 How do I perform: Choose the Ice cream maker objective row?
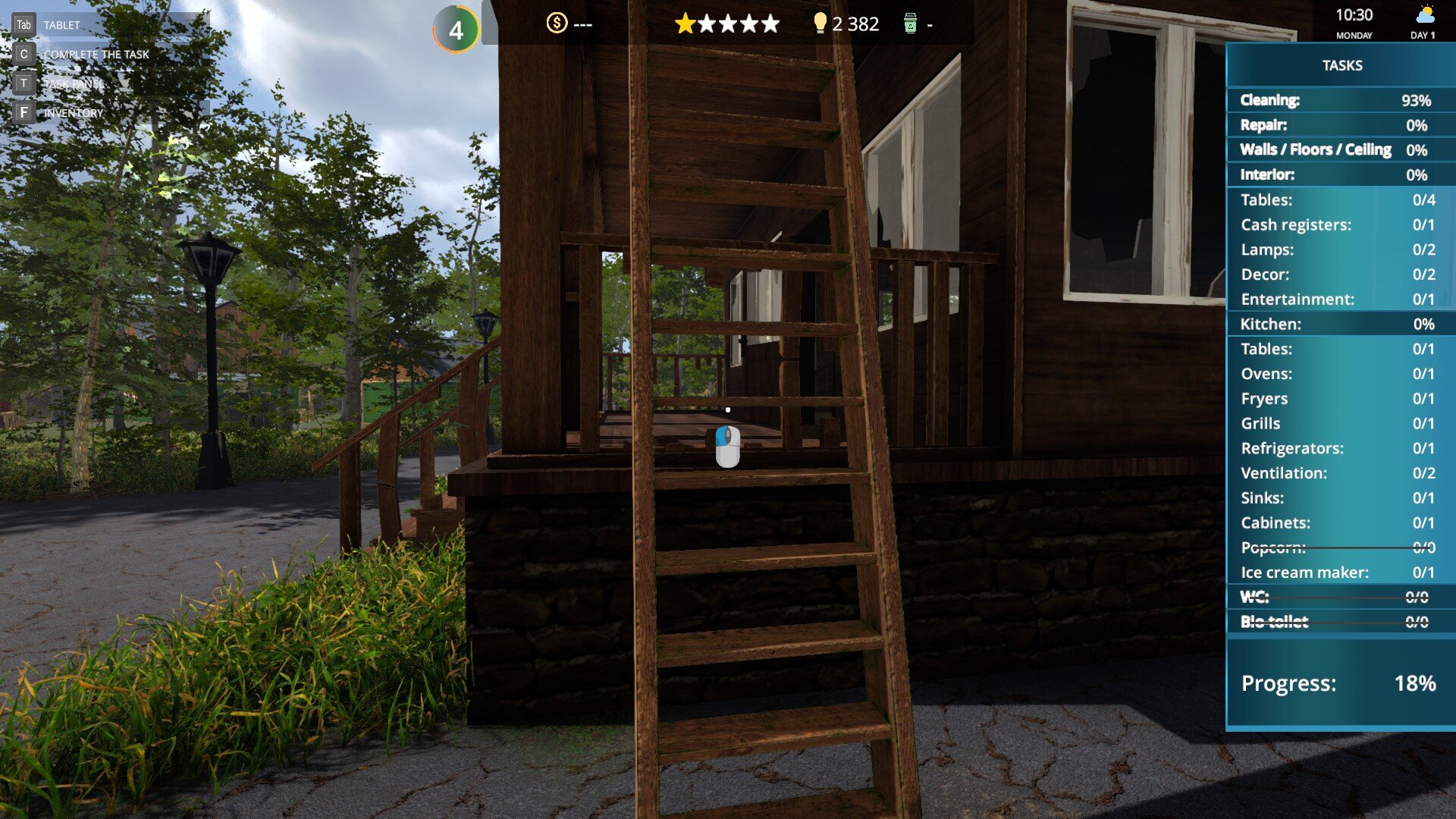click(x=1340, y=573)
